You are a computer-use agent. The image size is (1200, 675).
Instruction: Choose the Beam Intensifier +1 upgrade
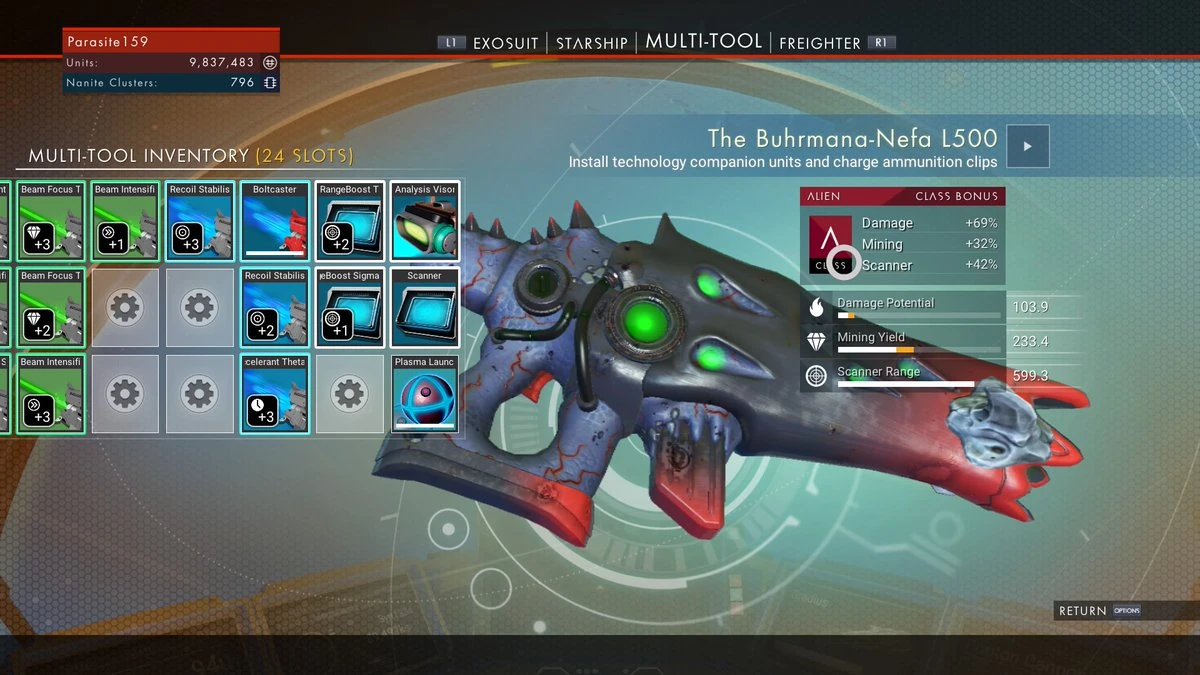tap(125, 221)
